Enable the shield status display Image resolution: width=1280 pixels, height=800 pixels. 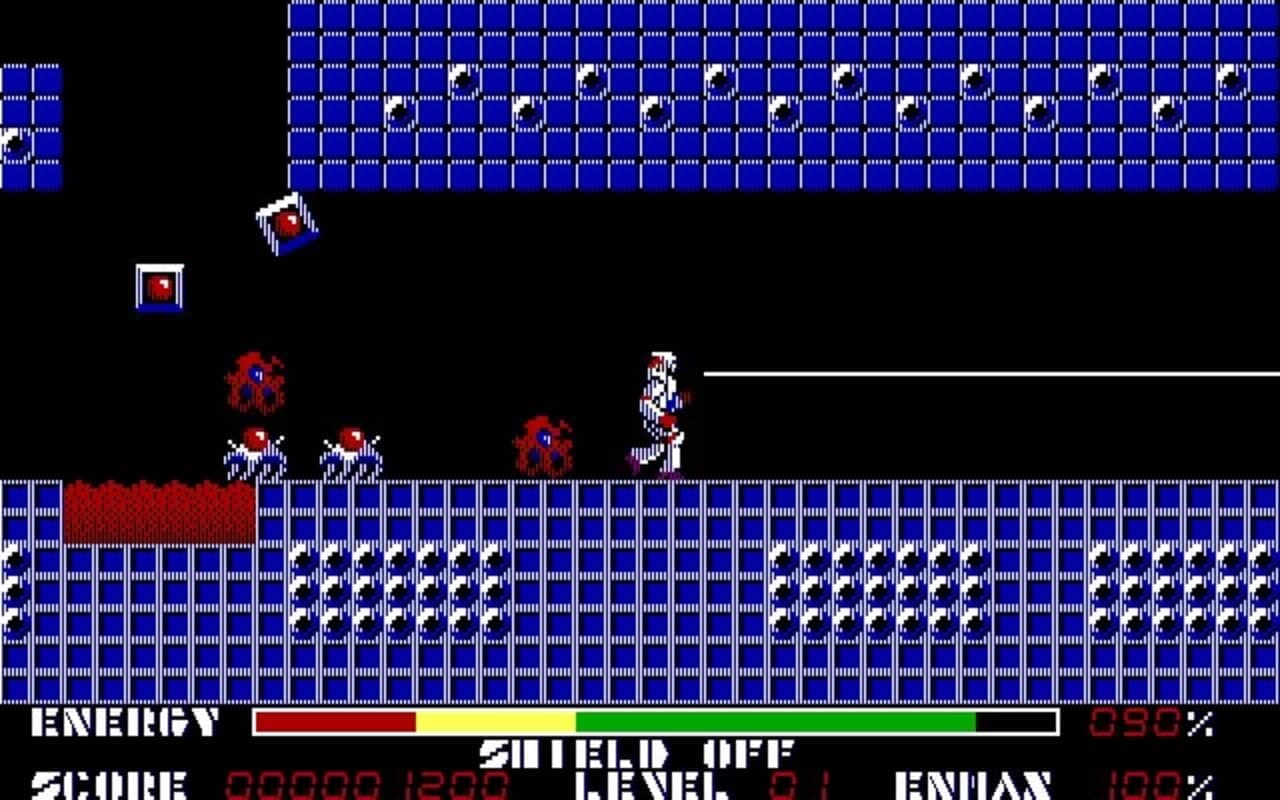click(635, 753)
